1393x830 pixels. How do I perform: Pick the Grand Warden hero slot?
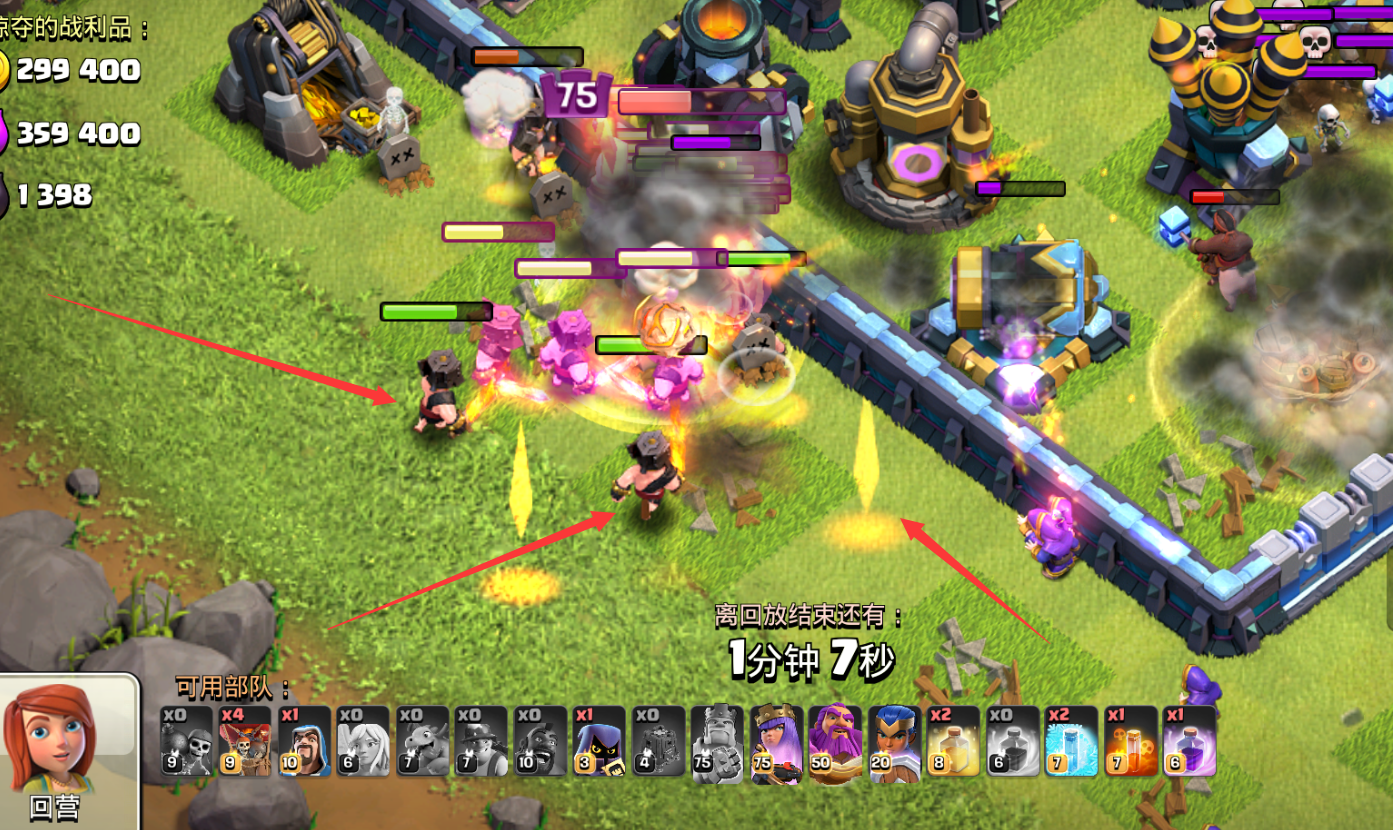point(836,741)
